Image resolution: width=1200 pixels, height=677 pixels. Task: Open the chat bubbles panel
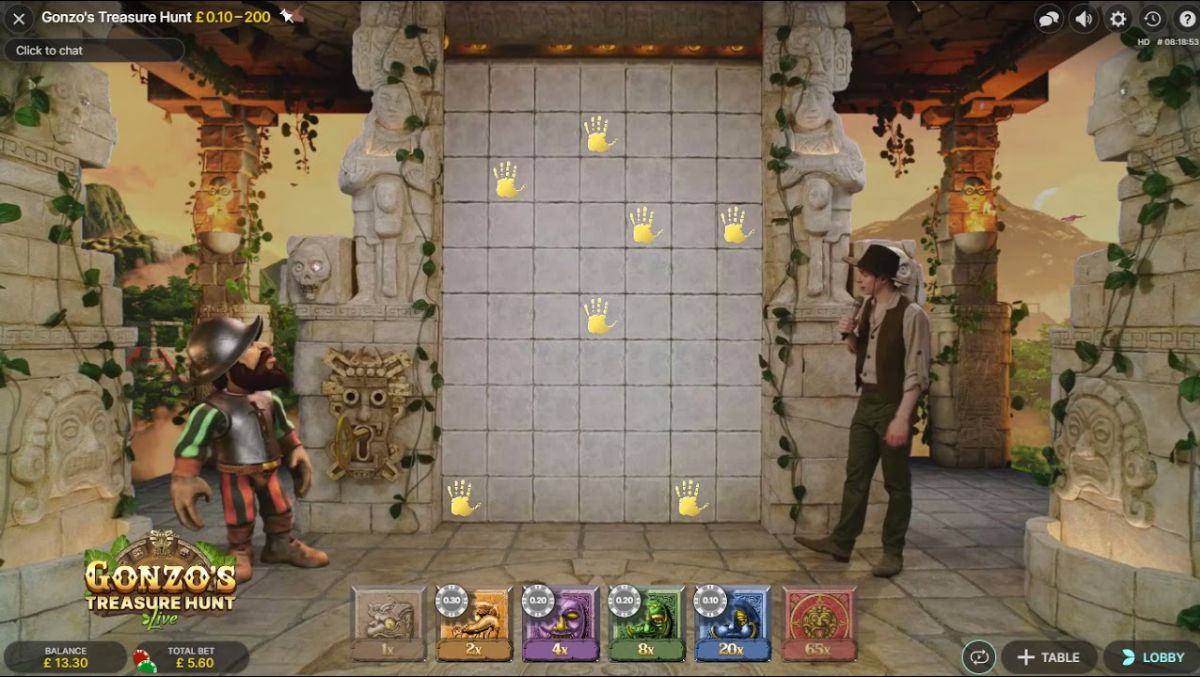coord(1049,18)
